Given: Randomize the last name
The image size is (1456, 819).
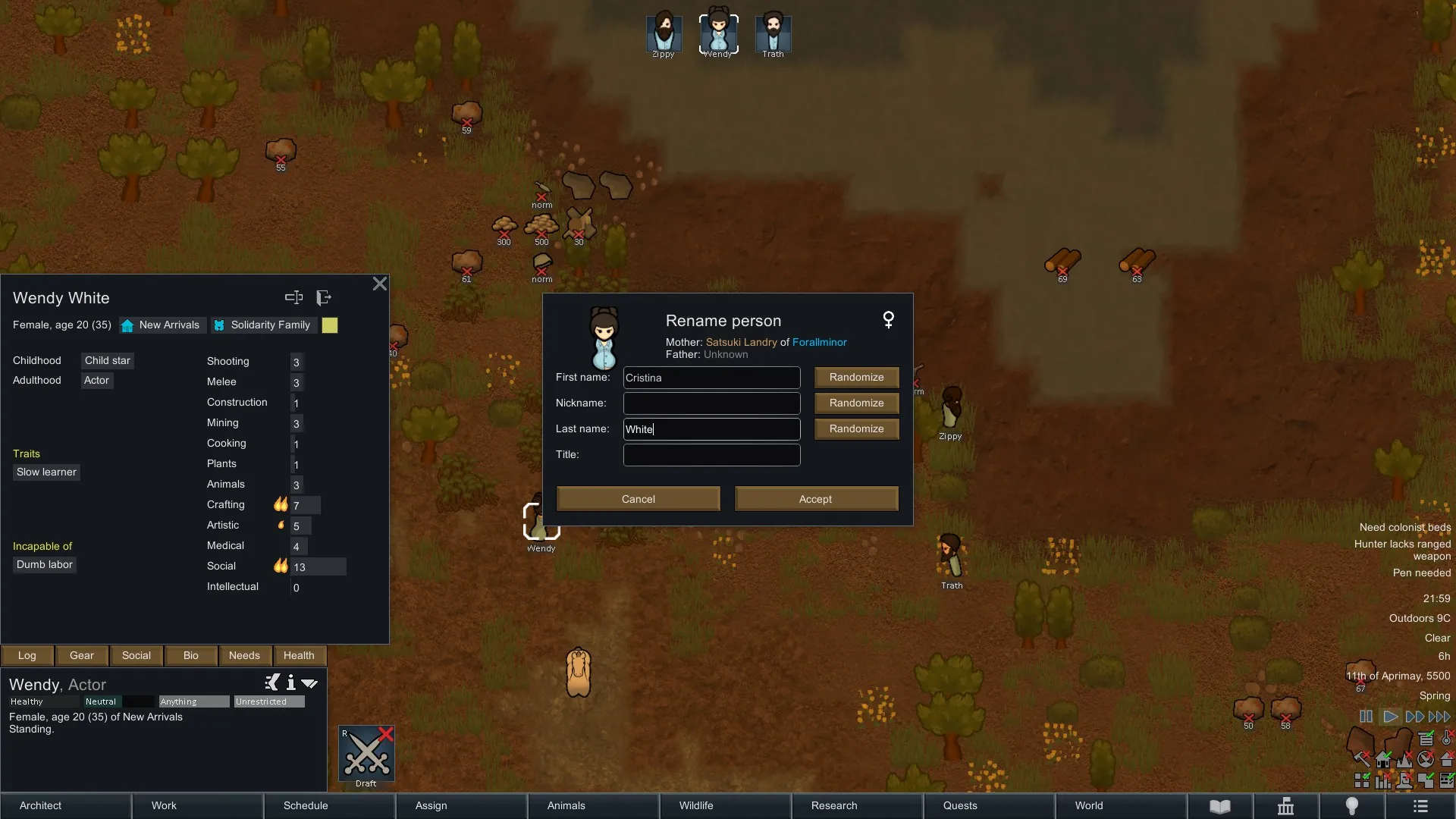Looking at the screenshot, I should (856, 429).
